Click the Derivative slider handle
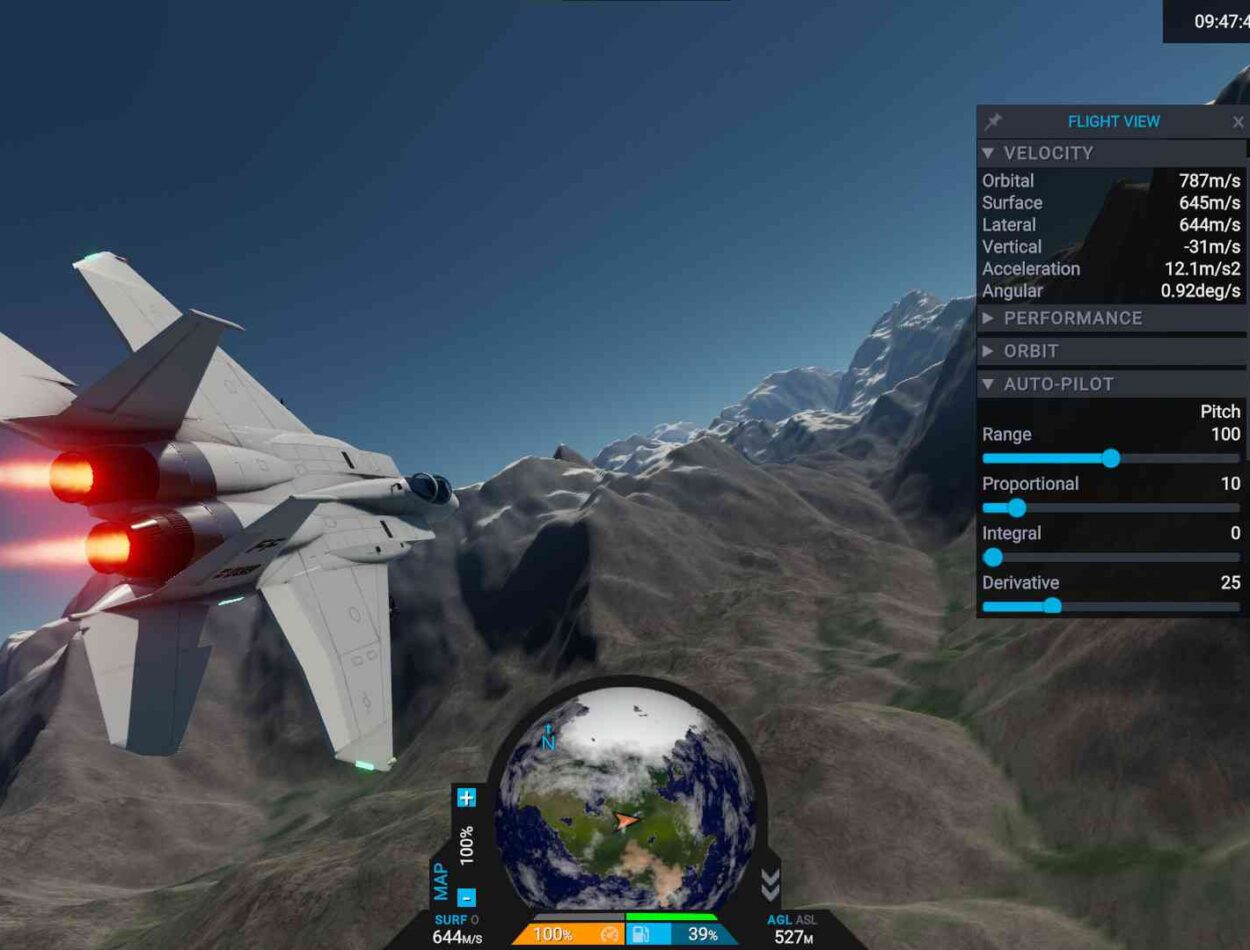Screen dimensions: 1250x950 (x=1052, y=606)
